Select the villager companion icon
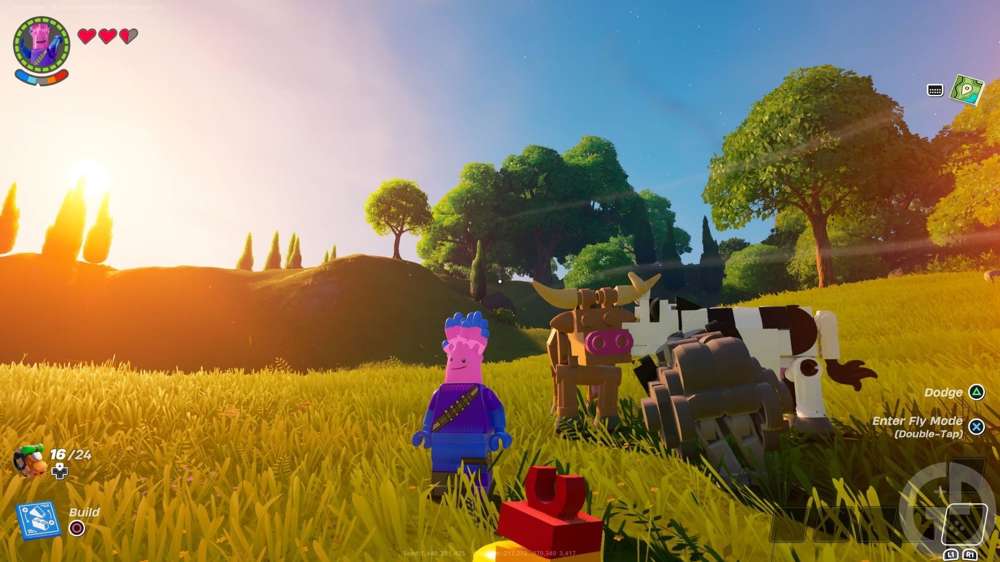The height and width of the screenshot is (562, 1000). (x=30, y=460)
